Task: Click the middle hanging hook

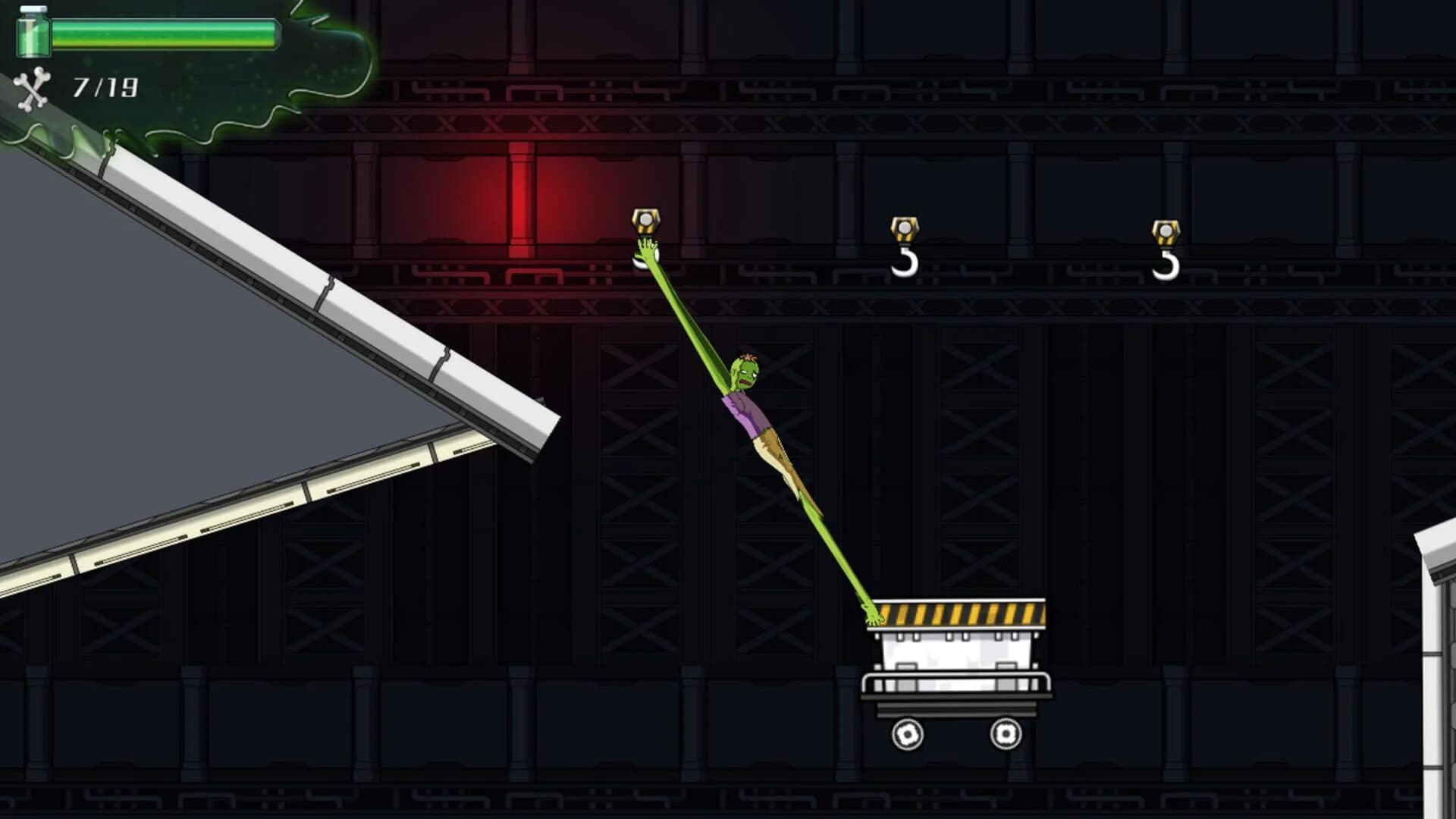Action: click(905, 262)
